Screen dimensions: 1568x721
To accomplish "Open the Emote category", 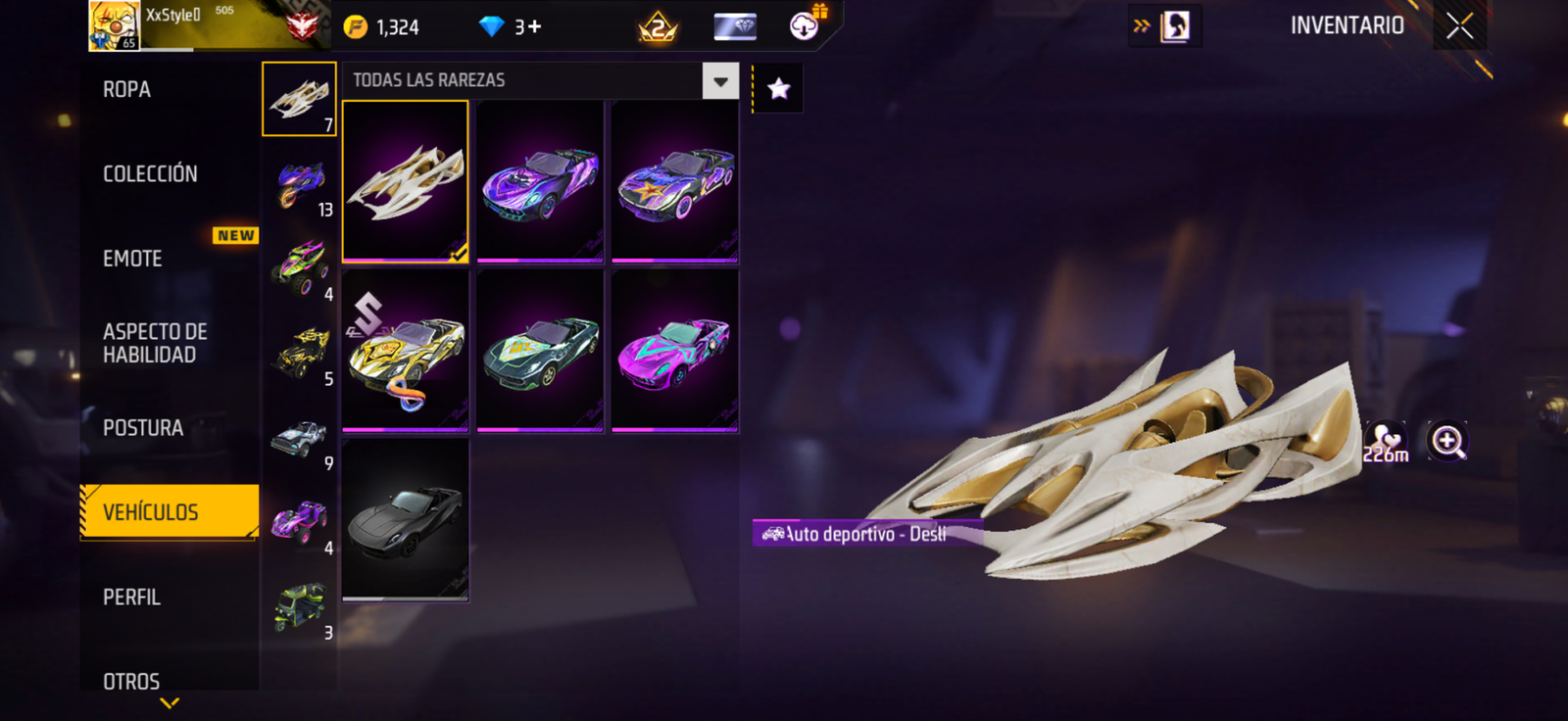I will coord(133,259).
